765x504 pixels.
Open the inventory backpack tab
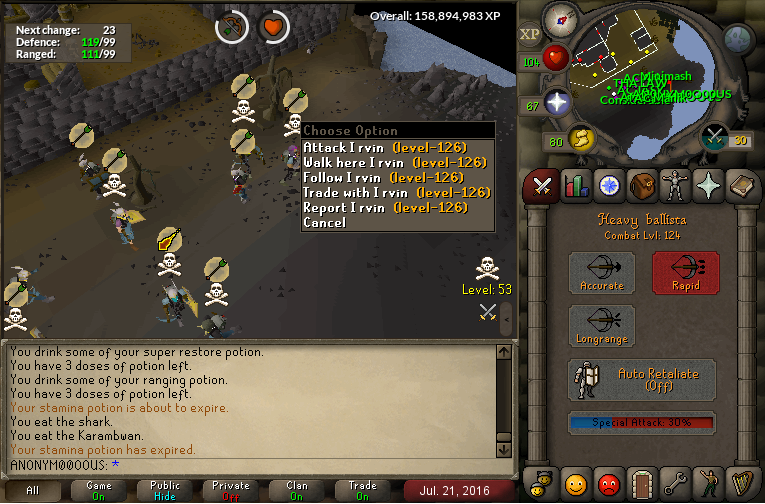[x=642, y=185]
